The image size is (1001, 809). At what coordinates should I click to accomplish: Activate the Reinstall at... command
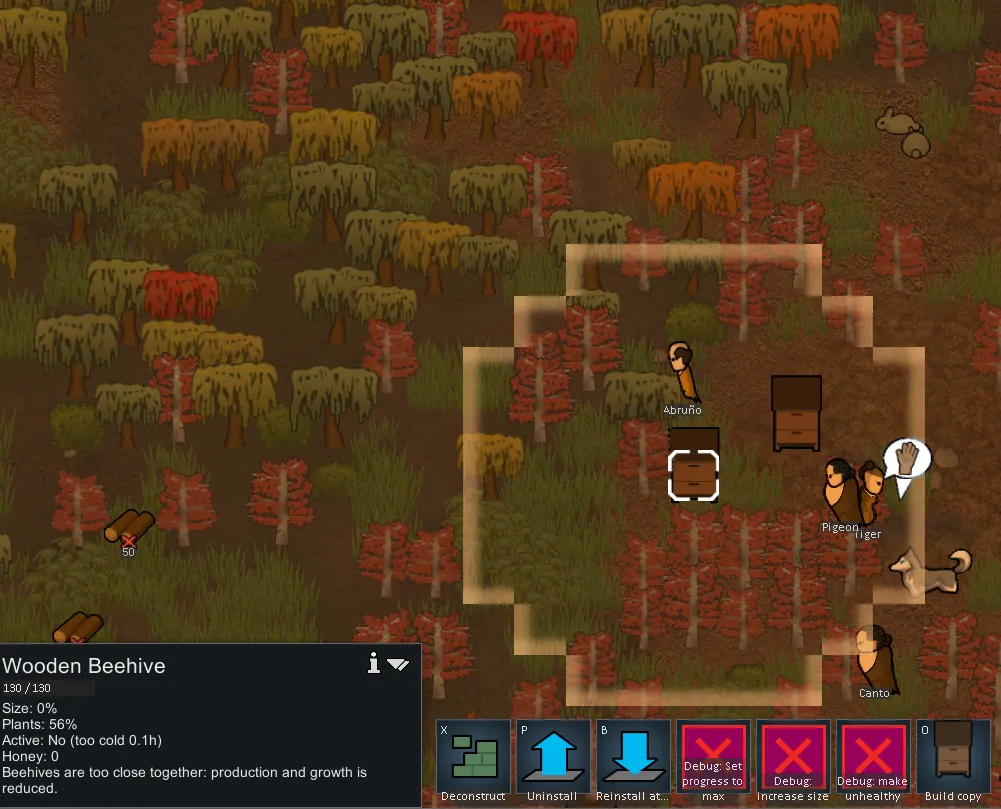(633, 757)
